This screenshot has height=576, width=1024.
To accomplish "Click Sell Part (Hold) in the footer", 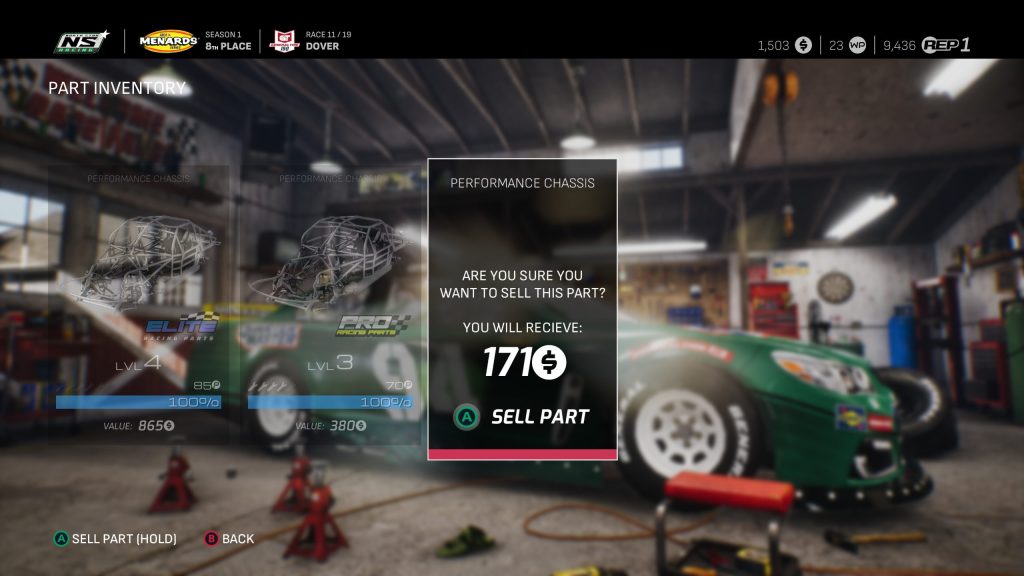I will pyautogui.click(x=115, y=539).
